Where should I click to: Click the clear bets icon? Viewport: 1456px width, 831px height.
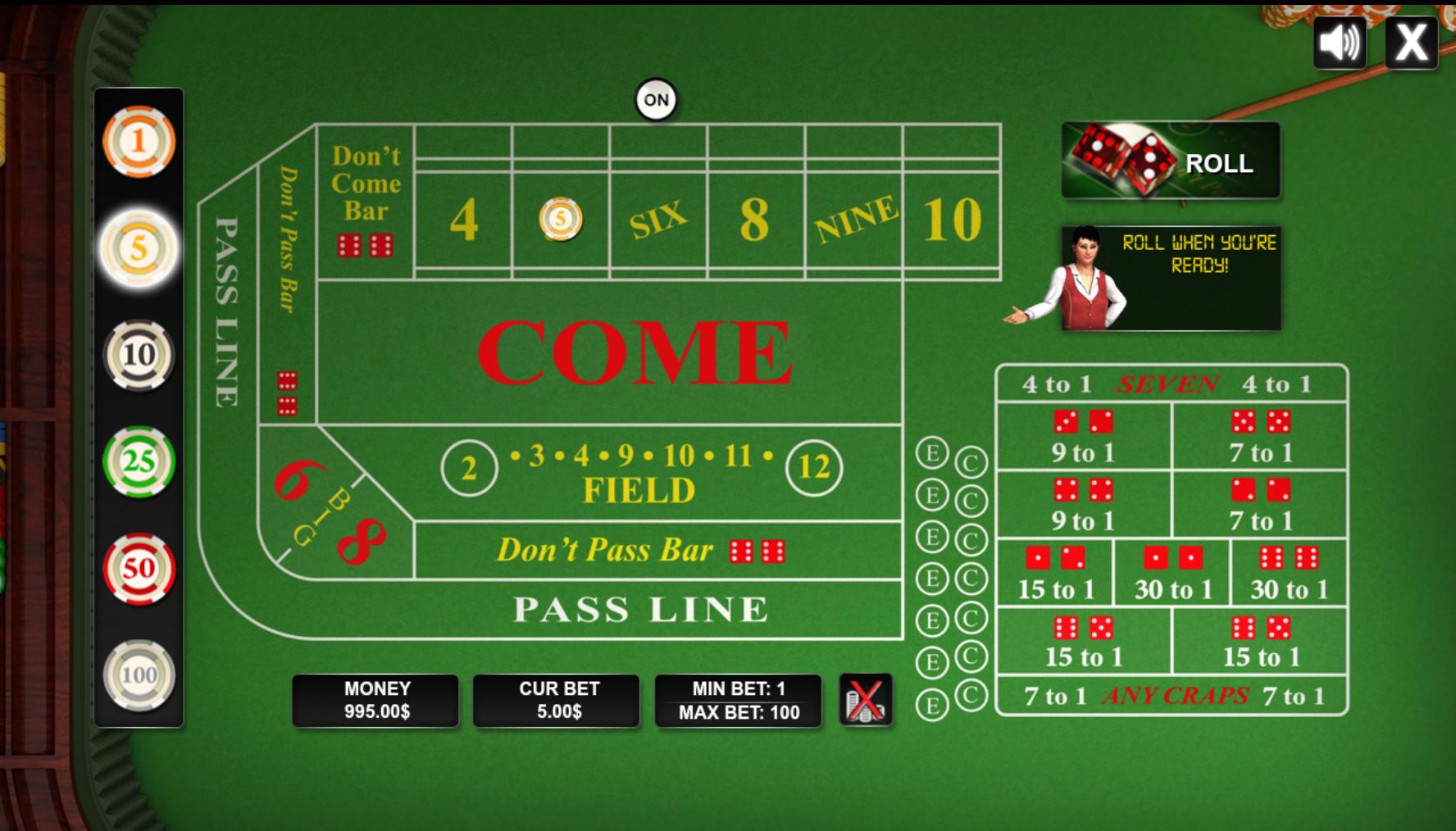[866, 699]
